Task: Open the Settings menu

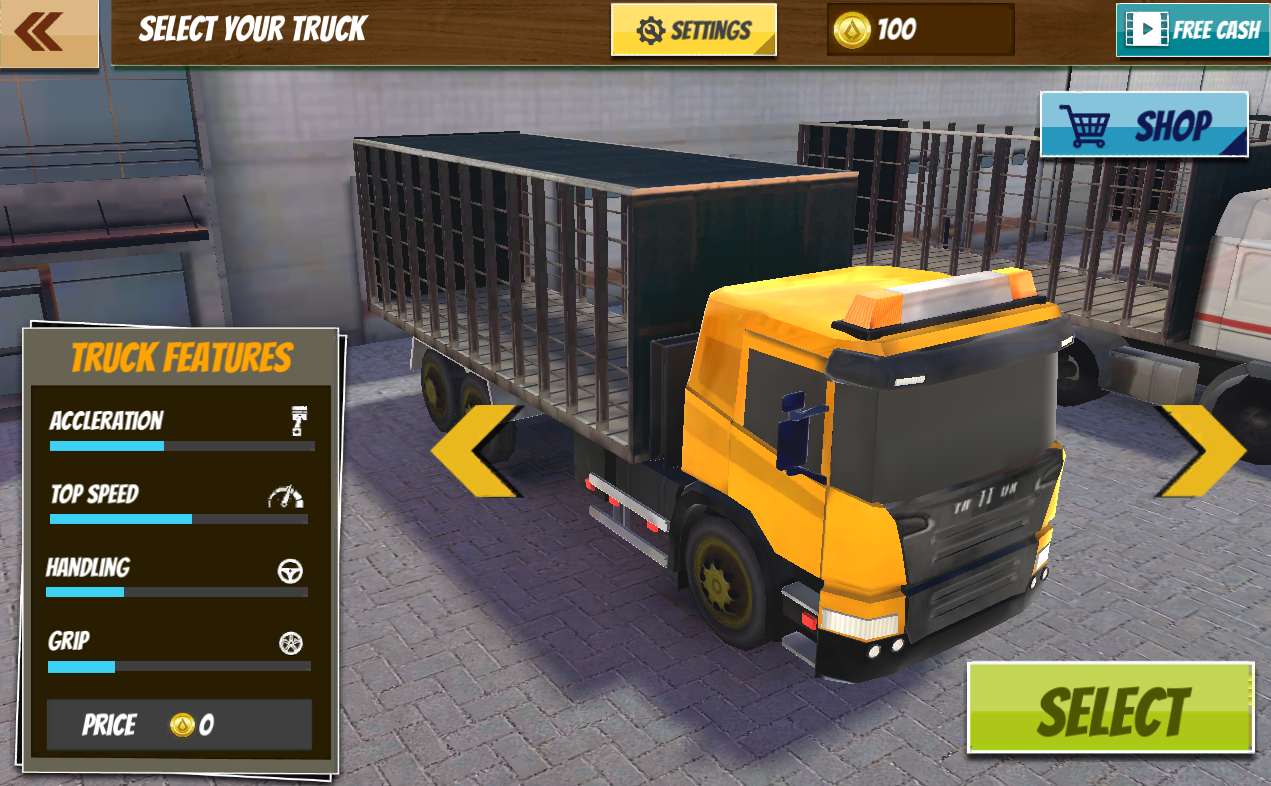Action: [x=694, y=30]
